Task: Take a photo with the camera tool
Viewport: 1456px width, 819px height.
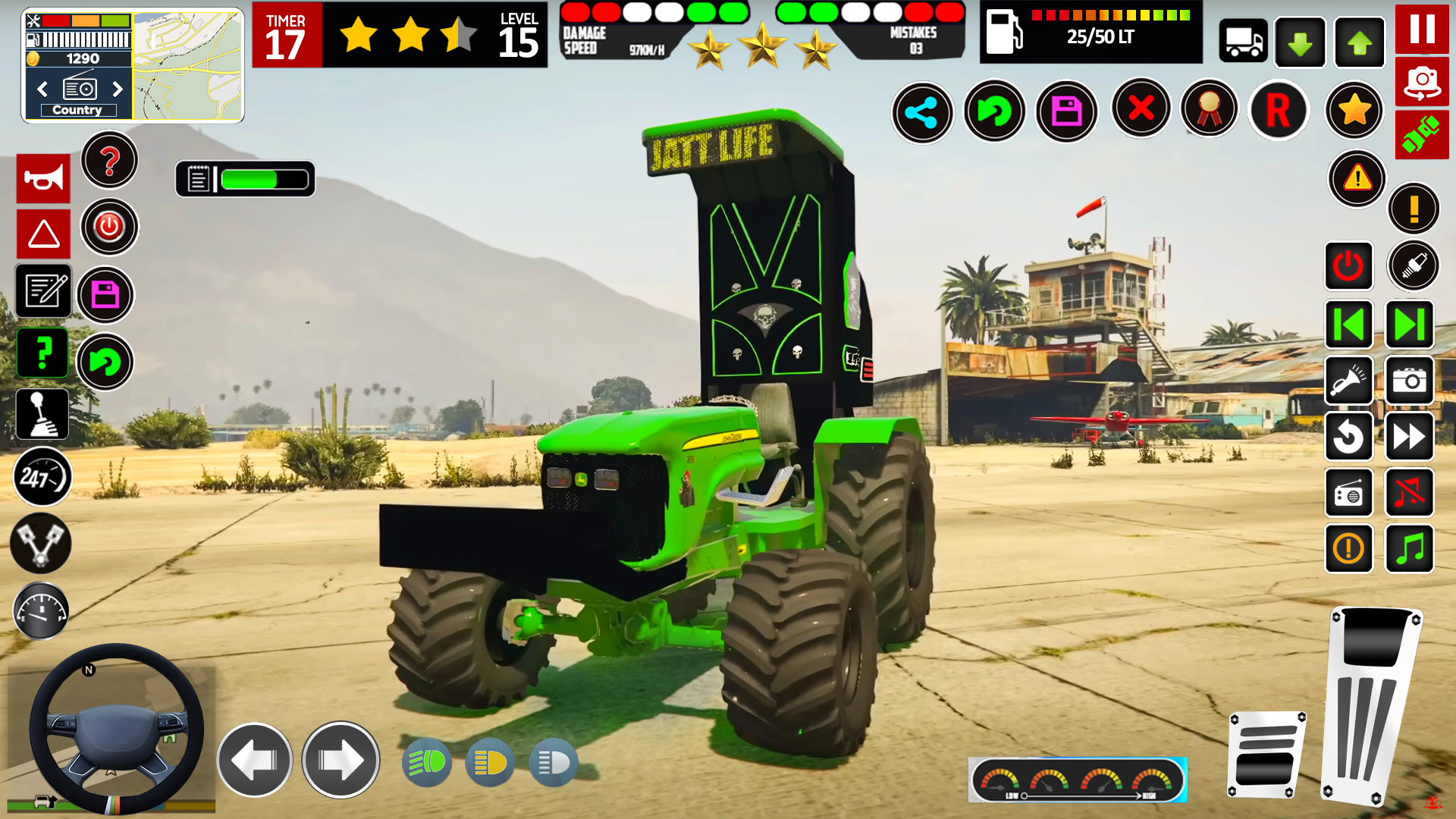Action: (x=1409, y=381)
